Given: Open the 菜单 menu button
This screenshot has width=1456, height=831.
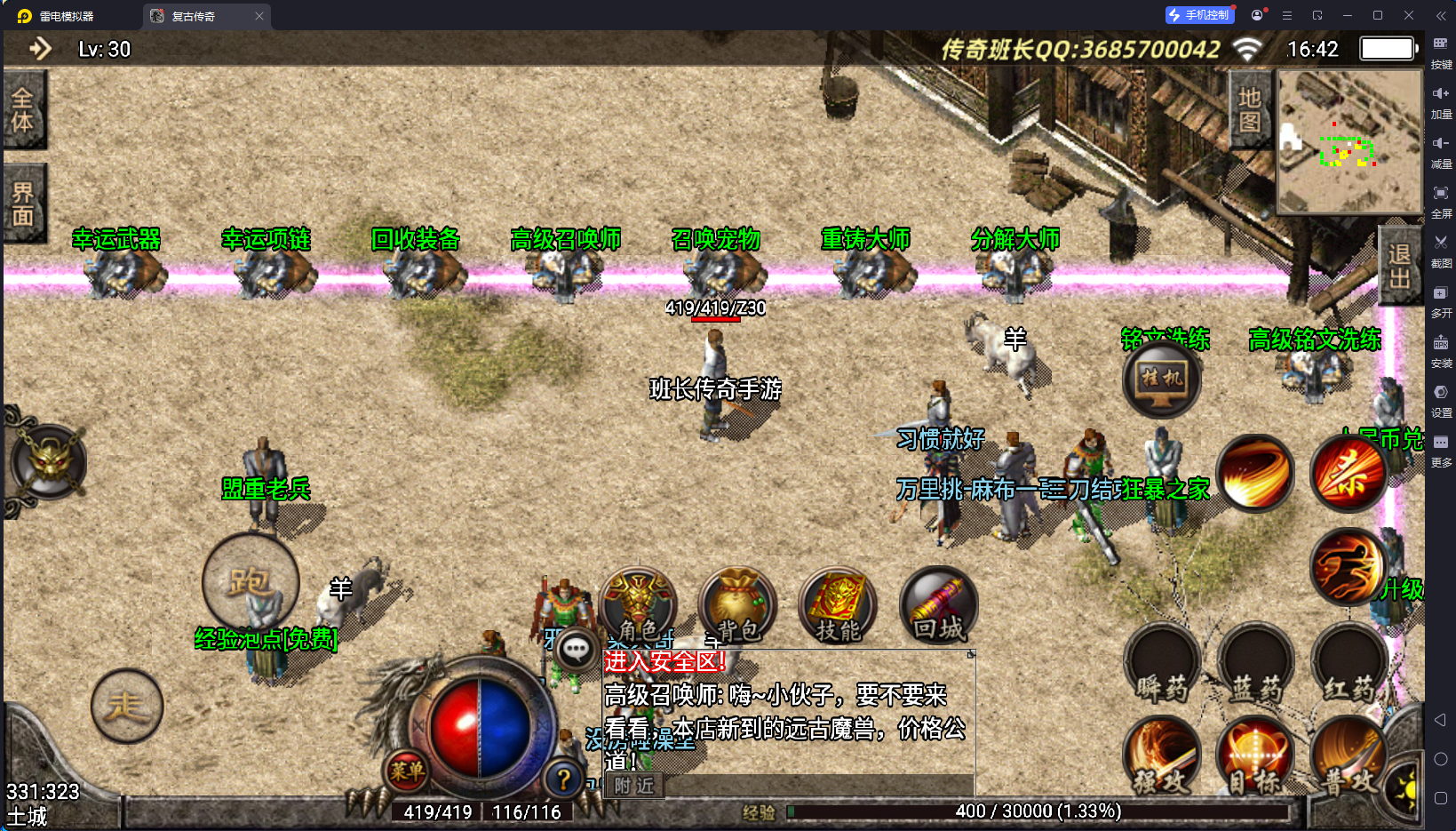Looking at the screenshot, I should coord(407,771).
